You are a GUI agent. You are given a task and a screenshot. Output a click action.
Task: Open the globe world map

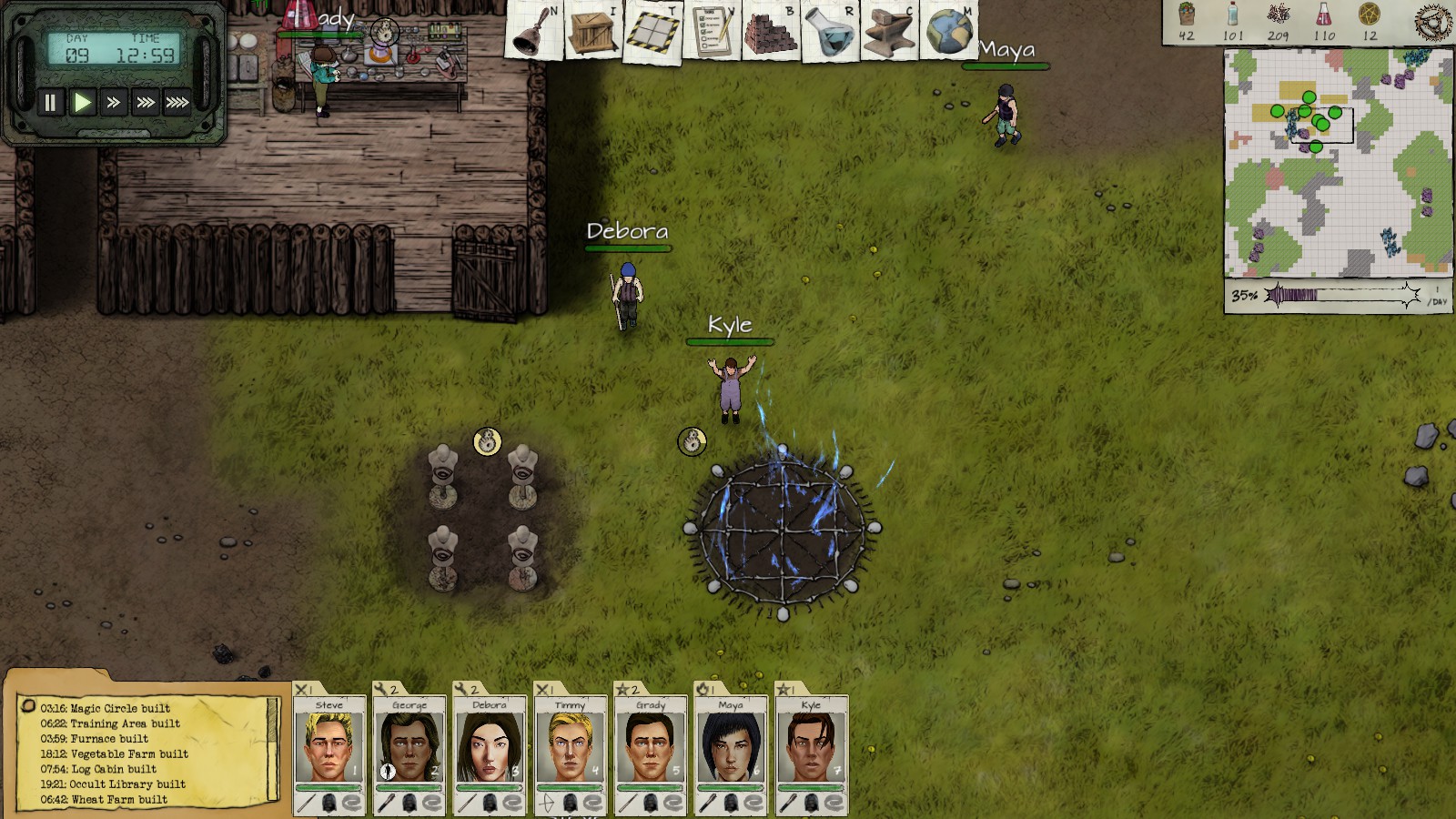pyautogui.click(x=949, y=32)
